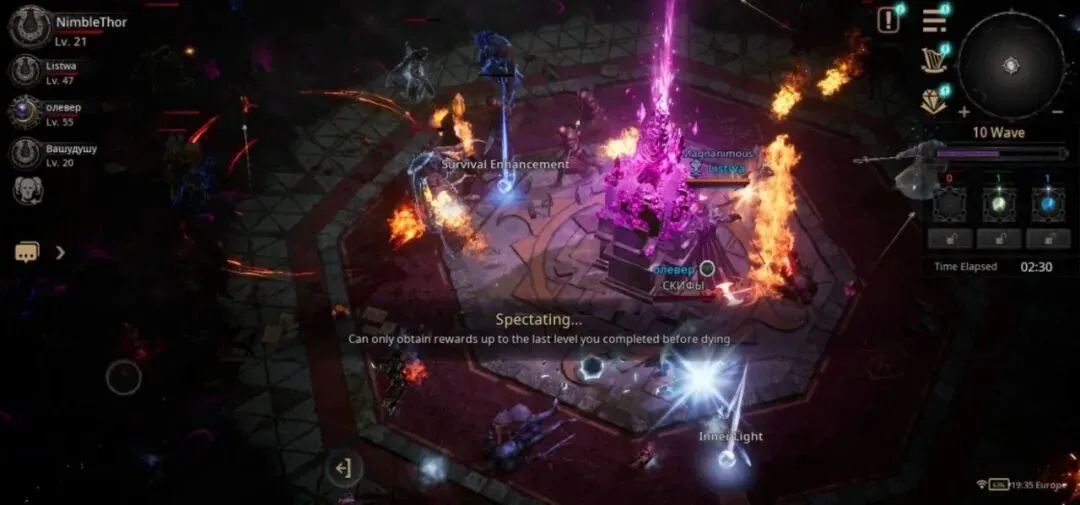
Task: Open the circular minimap
Action: (1011, 66)
